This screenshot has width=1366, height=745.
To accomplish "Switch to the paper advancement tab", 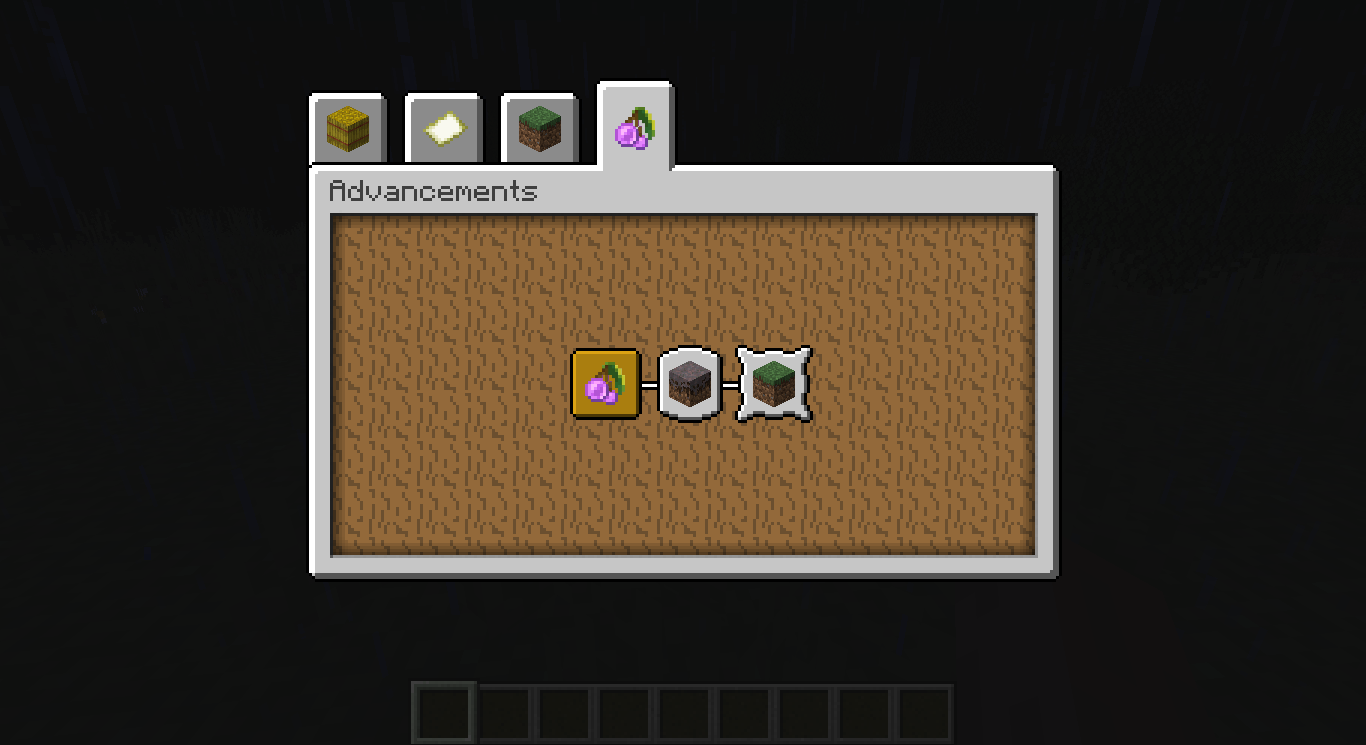I will click(x=442, y=128).
